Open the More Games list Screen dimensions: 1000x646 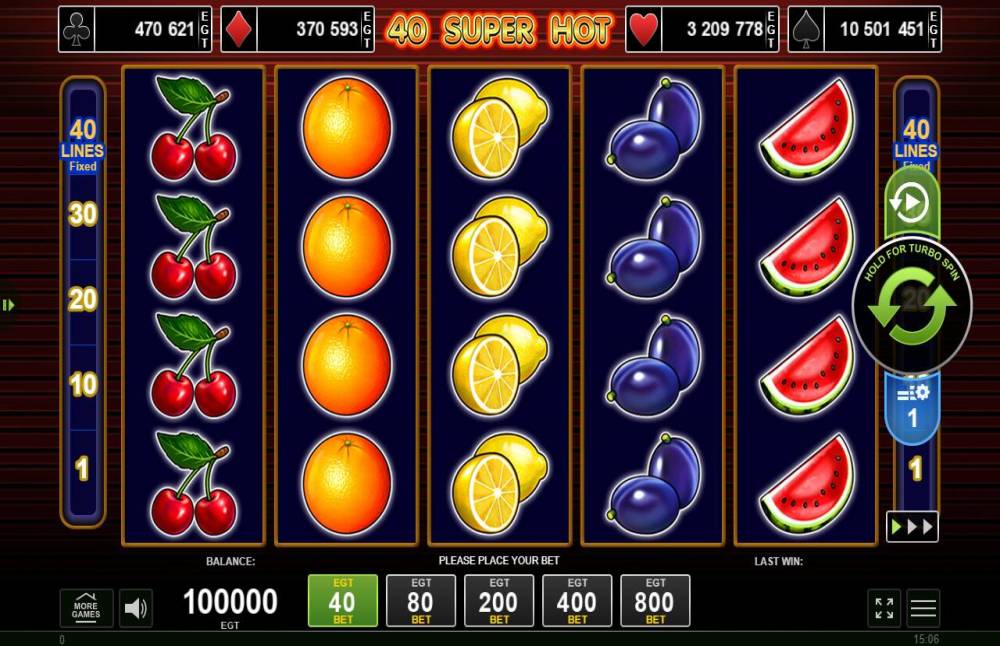tap(86, 608)
